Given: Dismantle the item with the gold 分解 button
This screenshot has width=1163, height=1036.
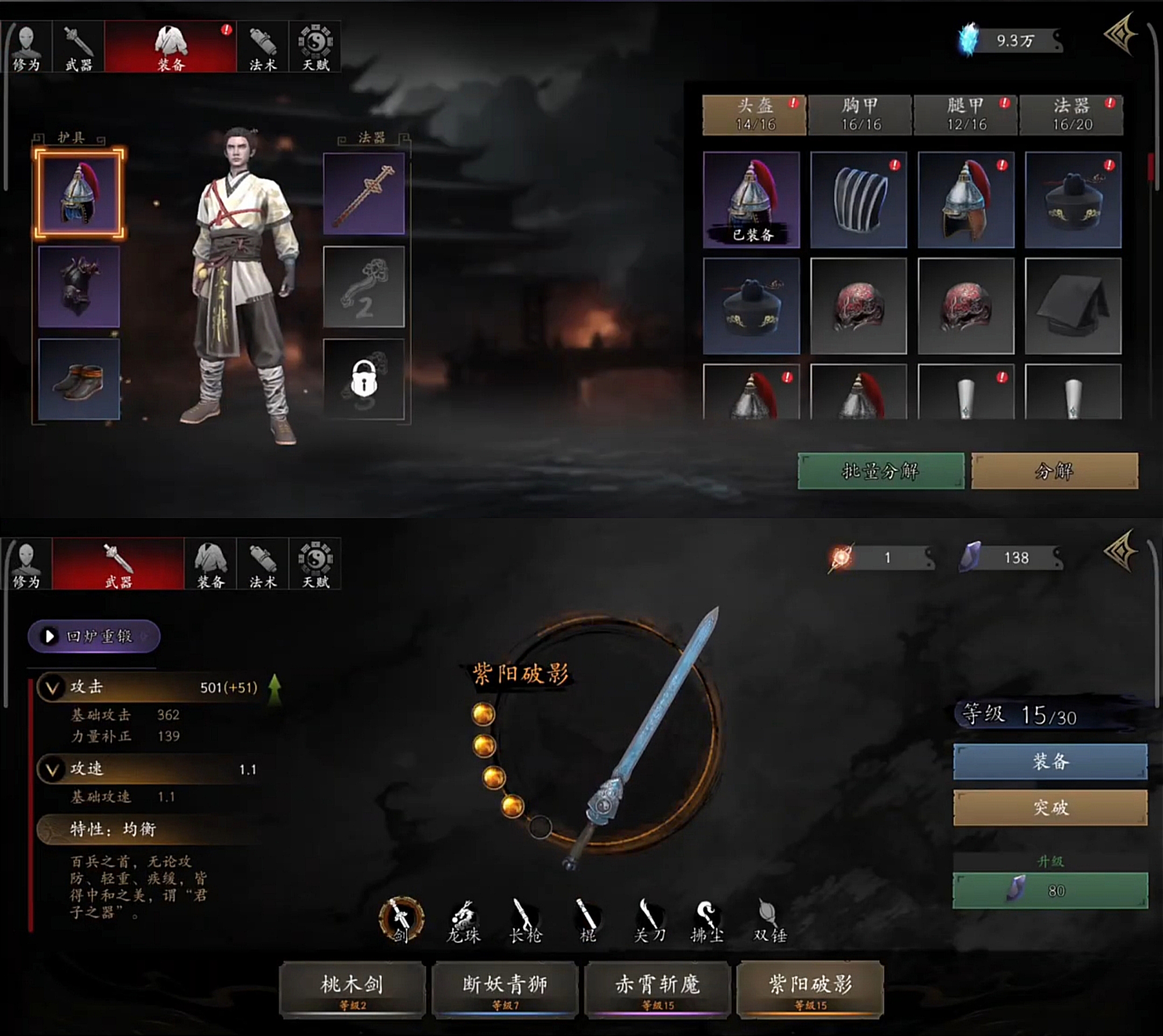Looking at the screenshot, I should click(x=1054, y=471).
